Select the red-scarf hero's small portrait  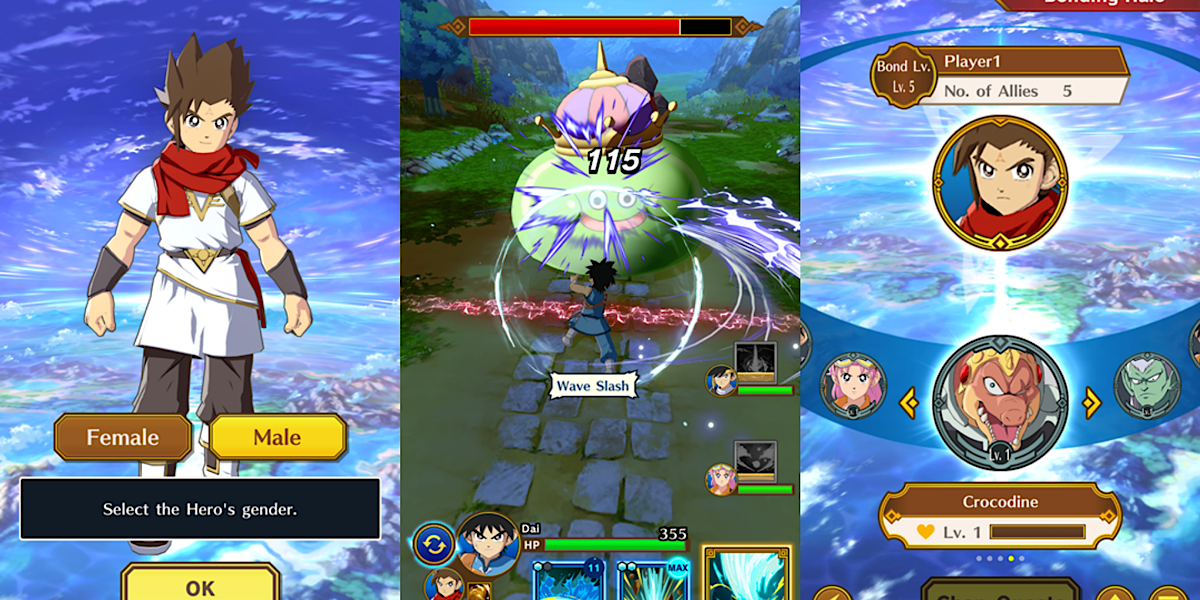click(444, 585)
